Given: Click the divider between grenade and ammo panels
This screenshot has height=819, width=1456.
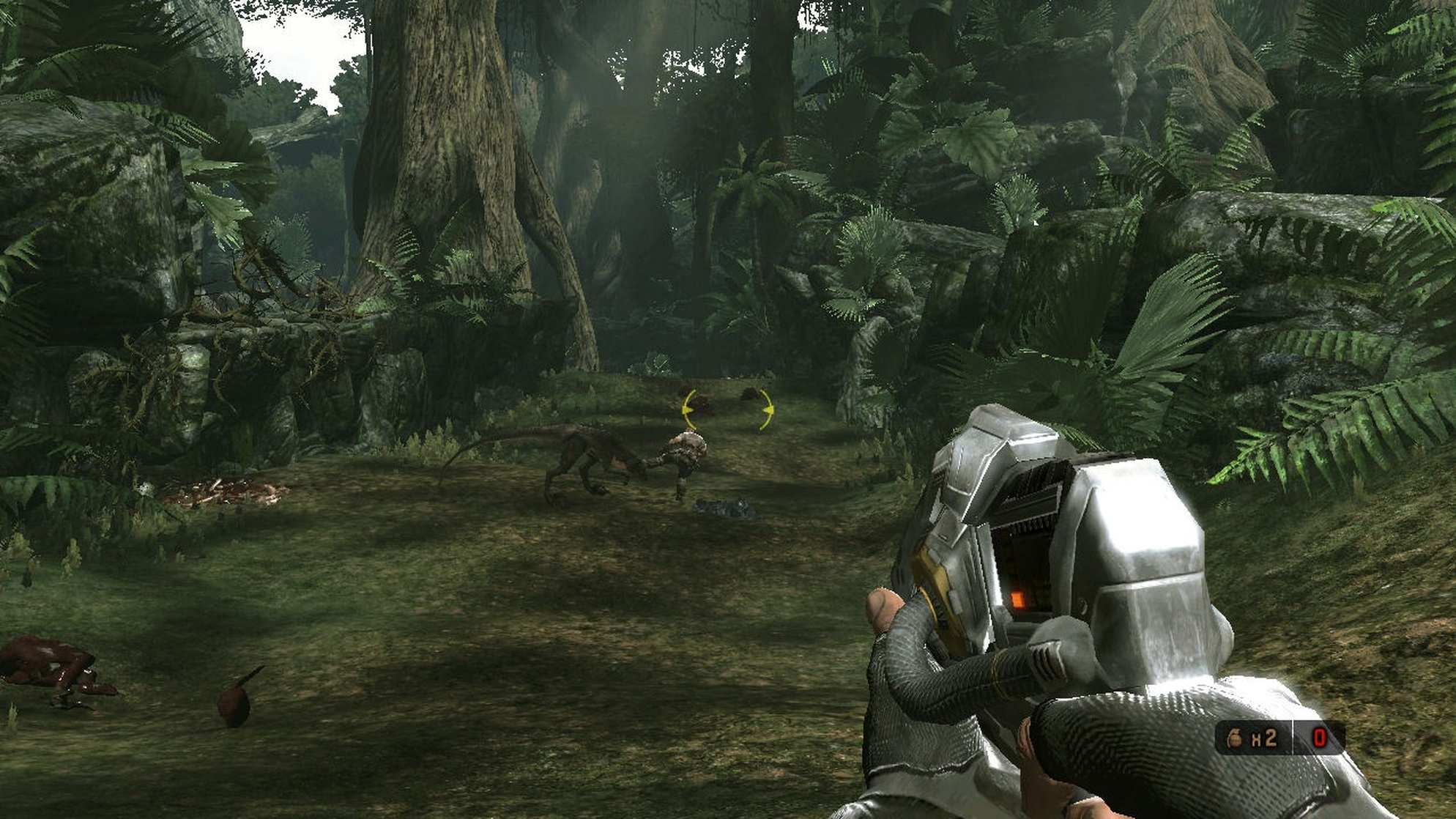Looking at the screenshot, I should click(1293, 736).
